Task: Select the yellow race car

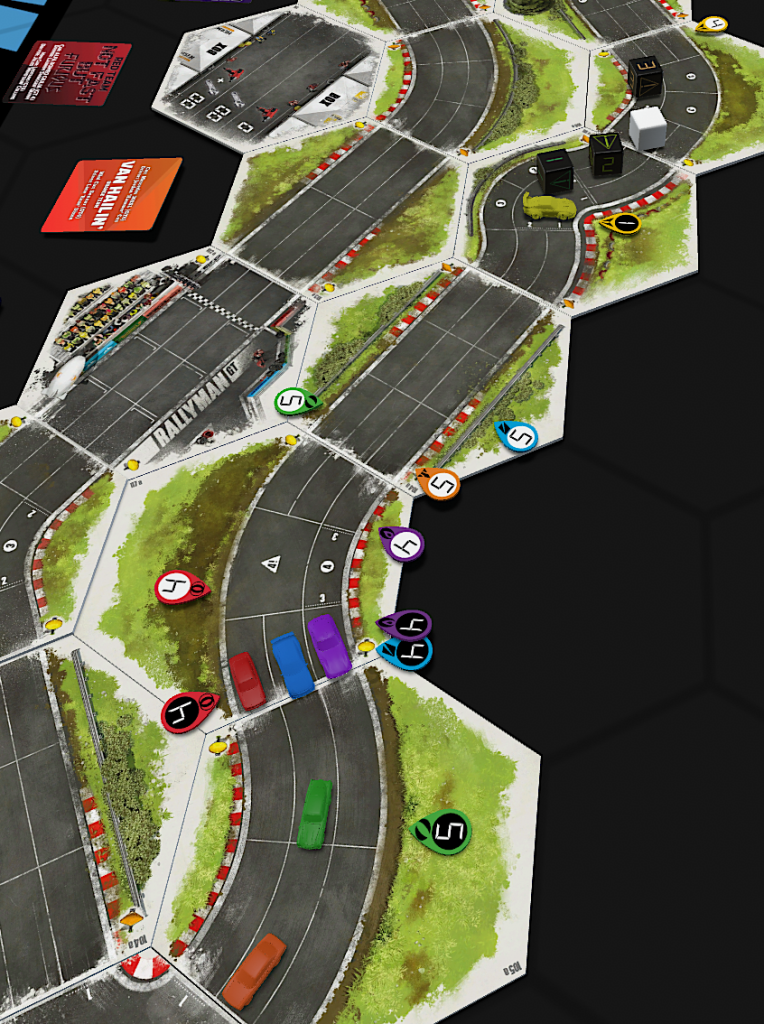Action: 549,206
